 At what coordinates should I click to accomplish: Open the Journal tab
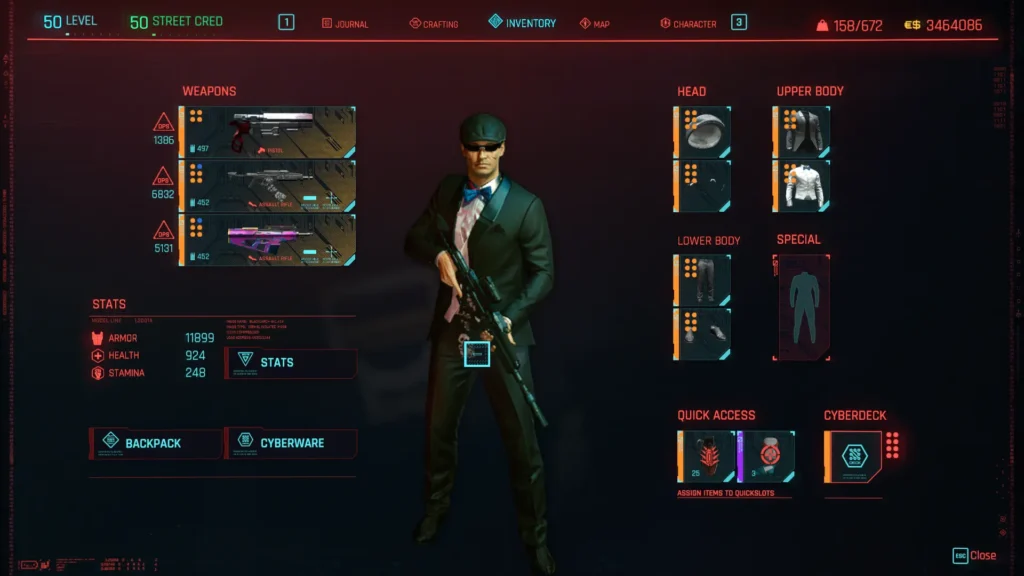(x=345, y=23)
